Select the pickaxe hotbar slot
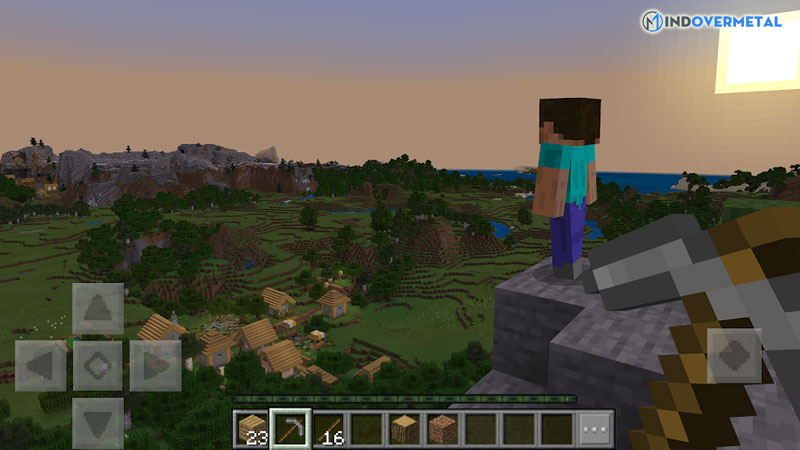 pos(291,428)
